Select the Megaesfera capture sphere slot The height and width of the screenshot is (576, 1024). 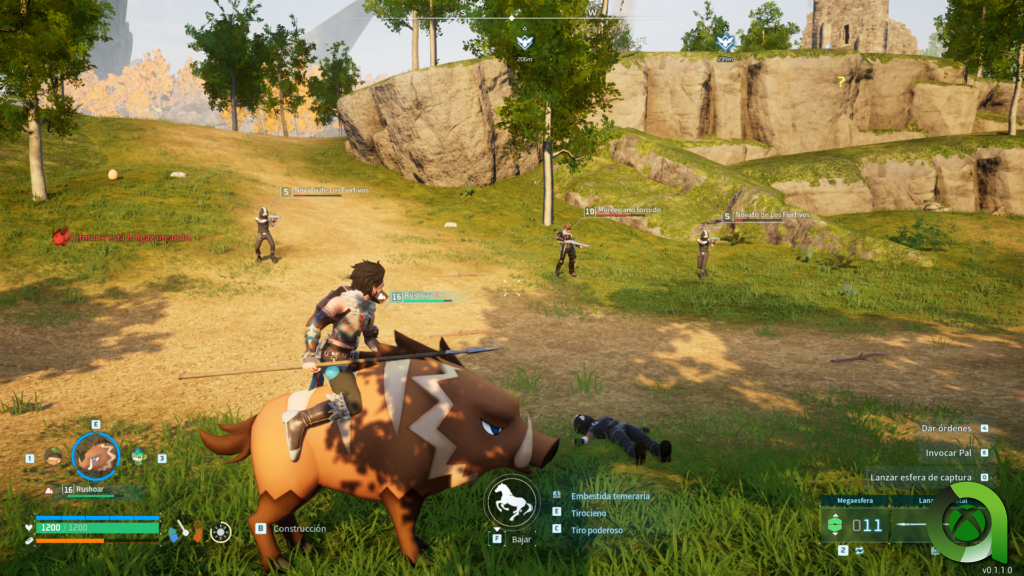coord(853,524)
